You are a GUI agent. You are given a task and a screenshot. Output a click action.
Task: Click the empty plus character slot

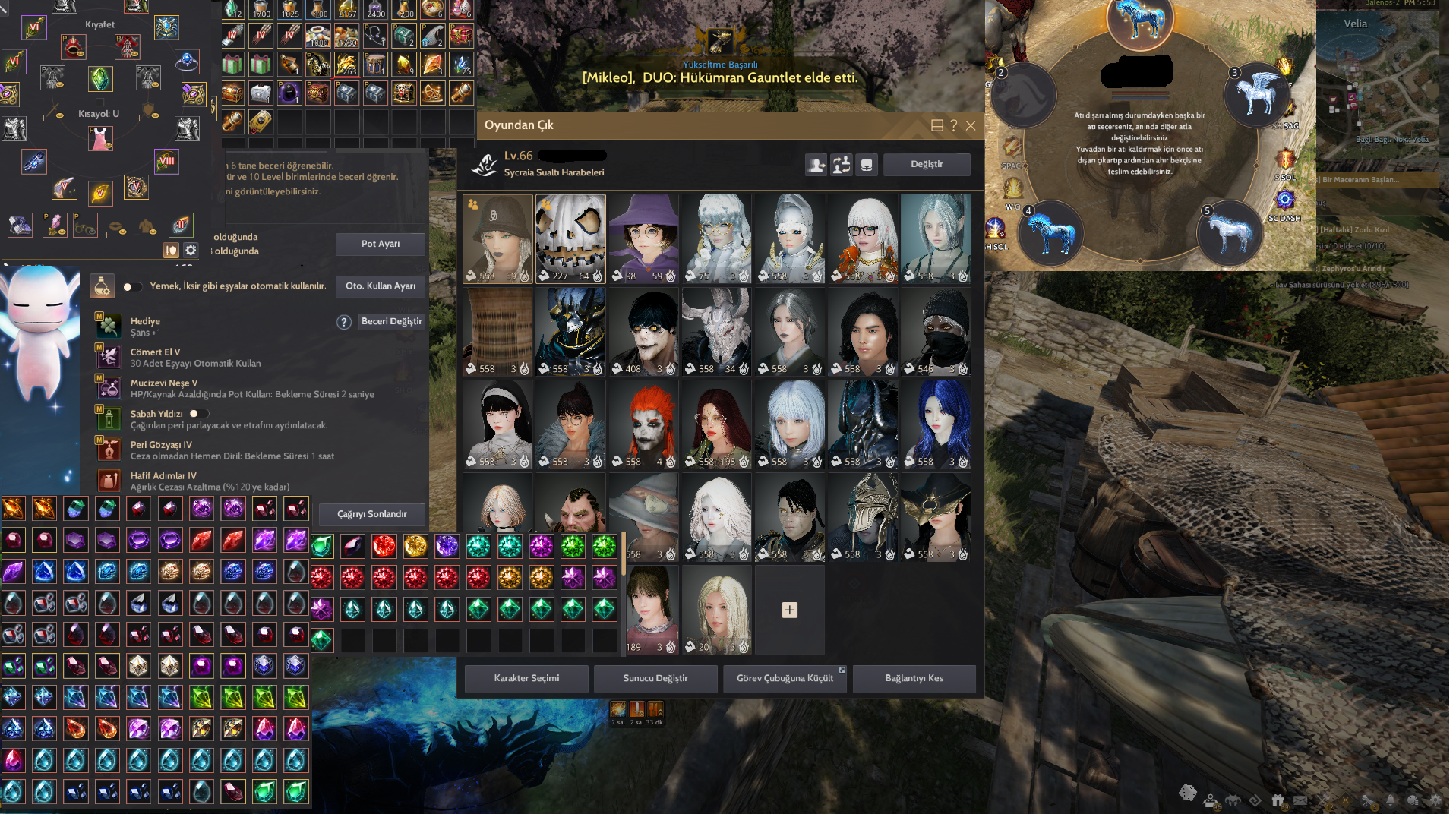click(x=788, y=609)
